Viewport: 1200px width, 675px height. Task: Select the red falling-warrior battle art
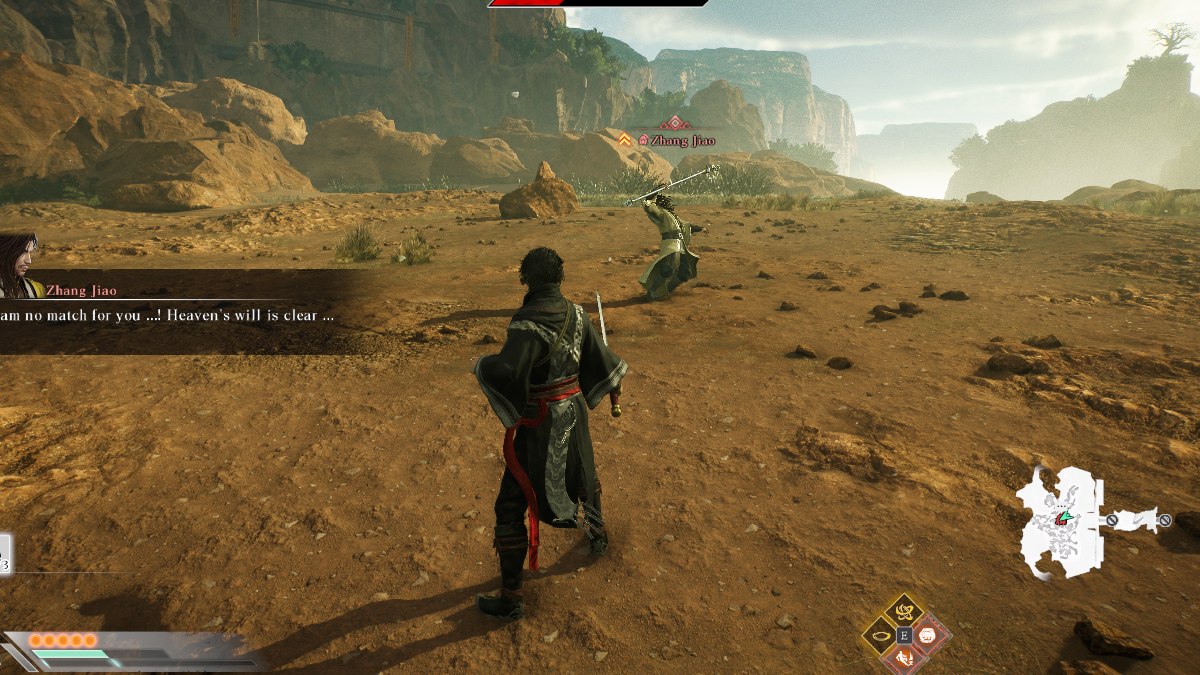pyautogui.click(x=905, y=658)
